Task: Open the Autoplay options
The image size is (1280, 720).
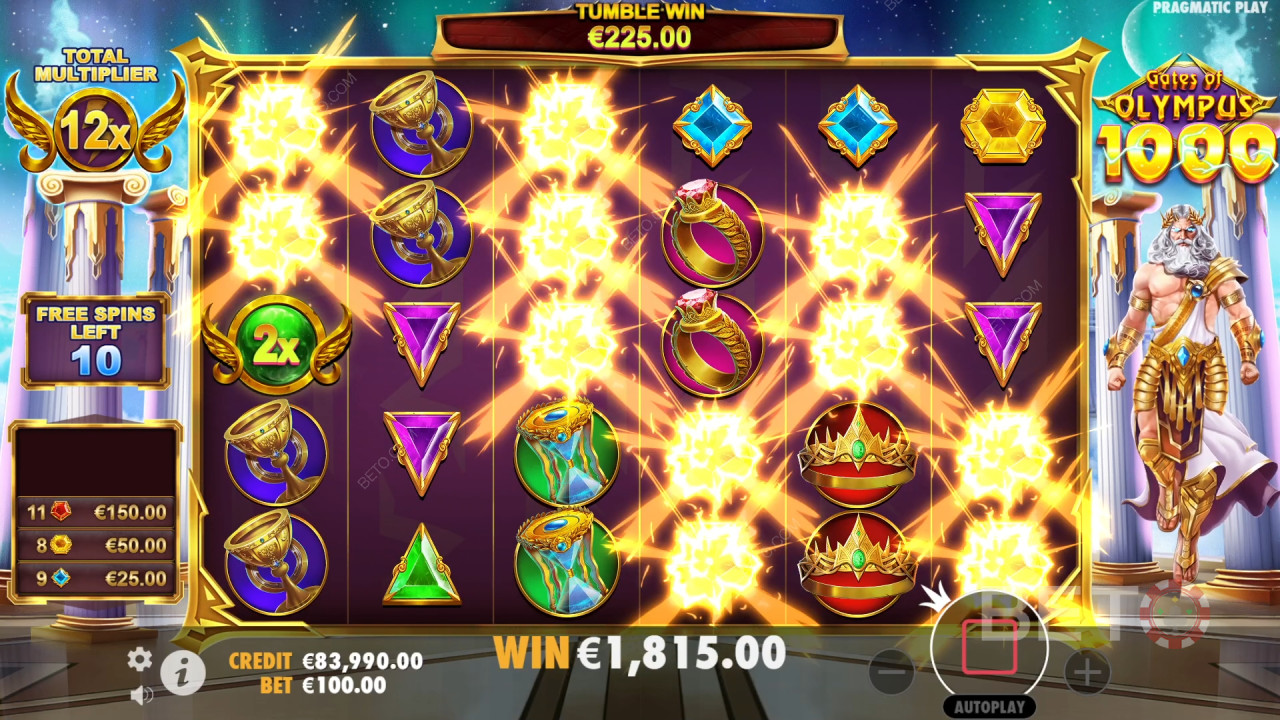Action: coord(989,706)
